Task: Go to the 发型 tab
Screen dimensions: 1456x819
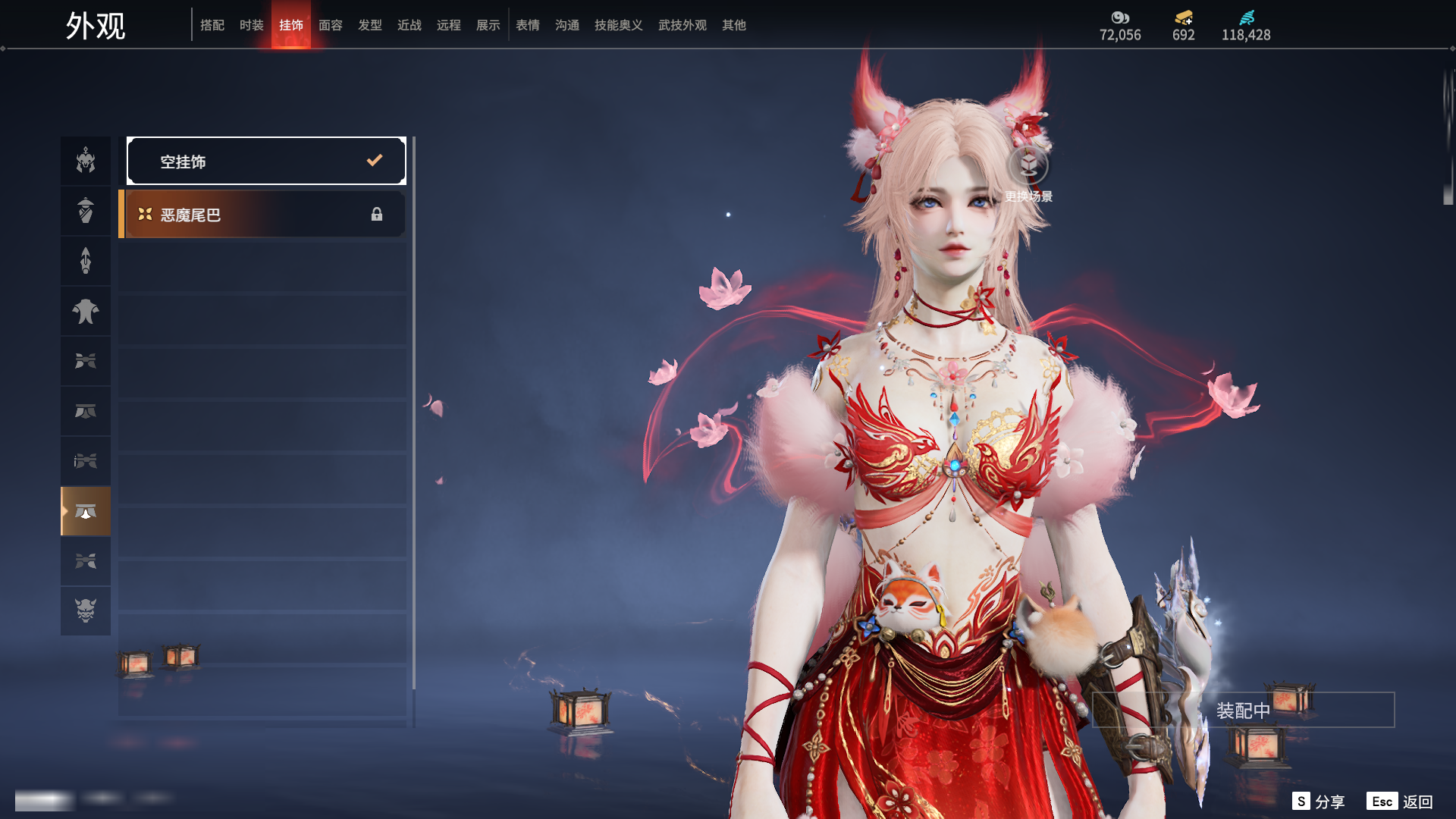Action: pos(370,25)
